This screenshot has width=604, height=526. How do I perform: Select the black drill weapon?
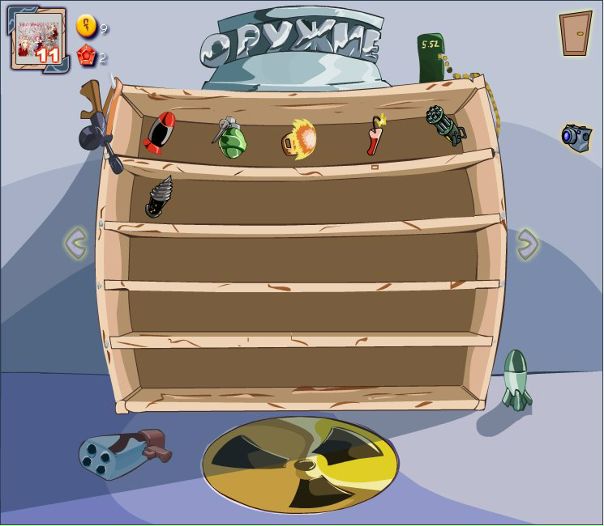point(159,196)
